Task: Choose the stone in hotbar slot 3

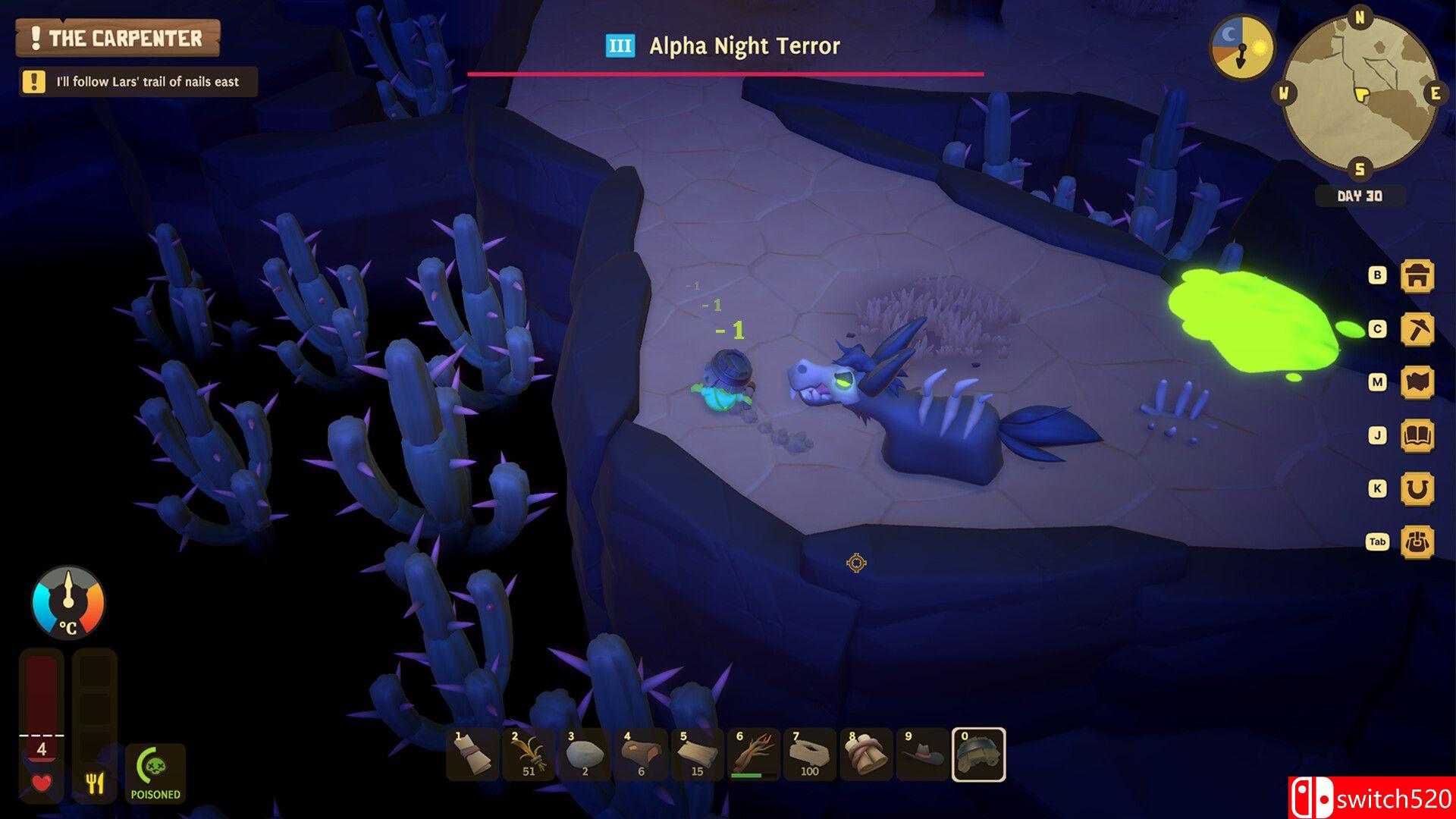Action: coord(585,755)
